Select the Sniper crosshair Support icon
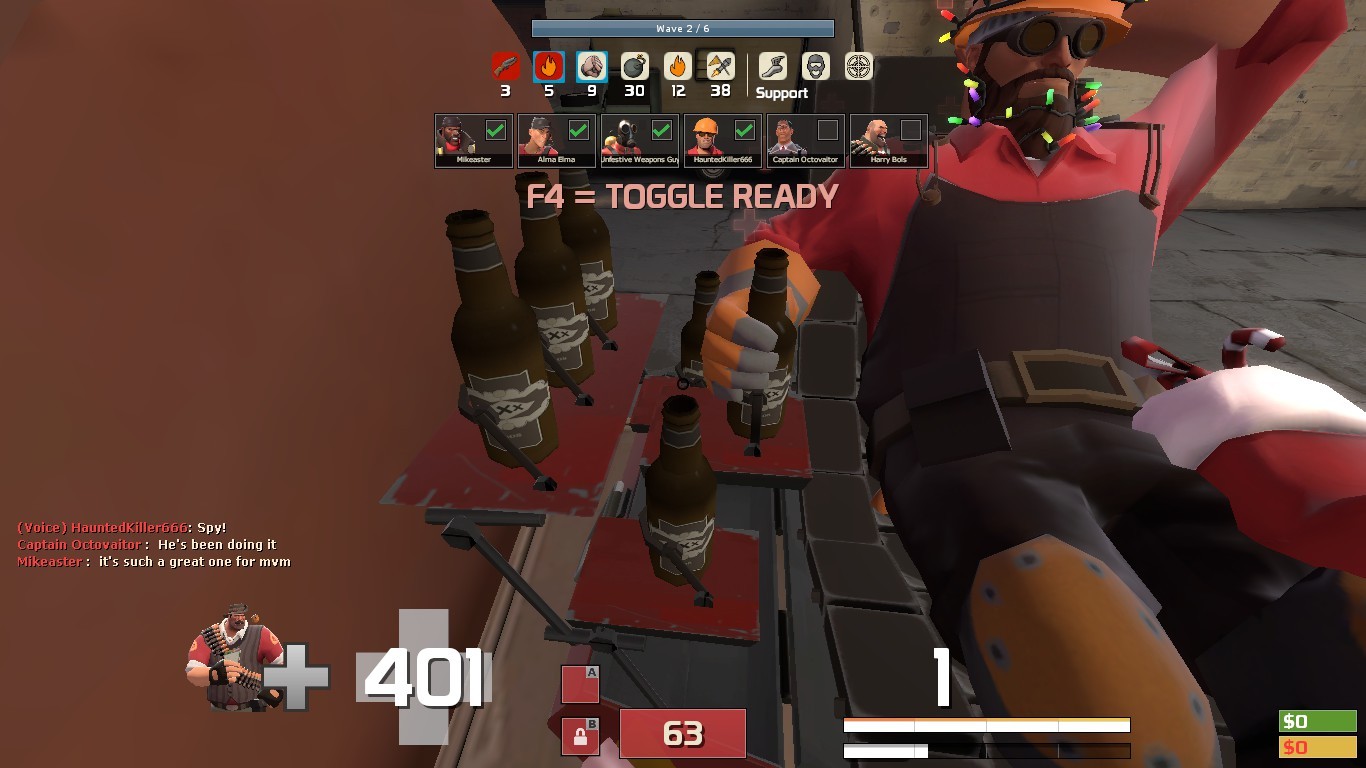1366x768 pixels. [x=860, y=65]
